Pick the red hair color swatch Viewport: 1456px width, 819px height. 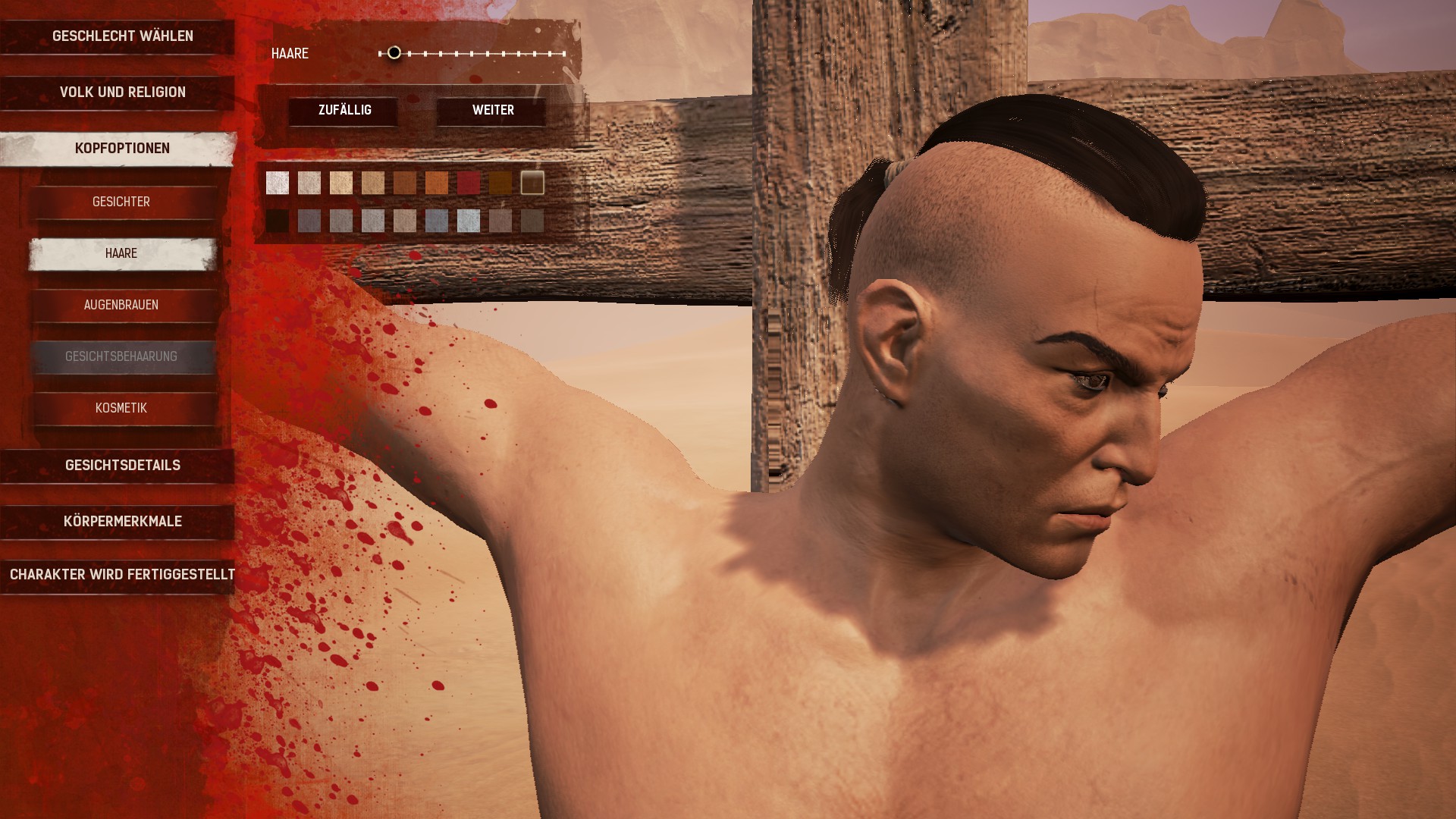tap(469, 183)
